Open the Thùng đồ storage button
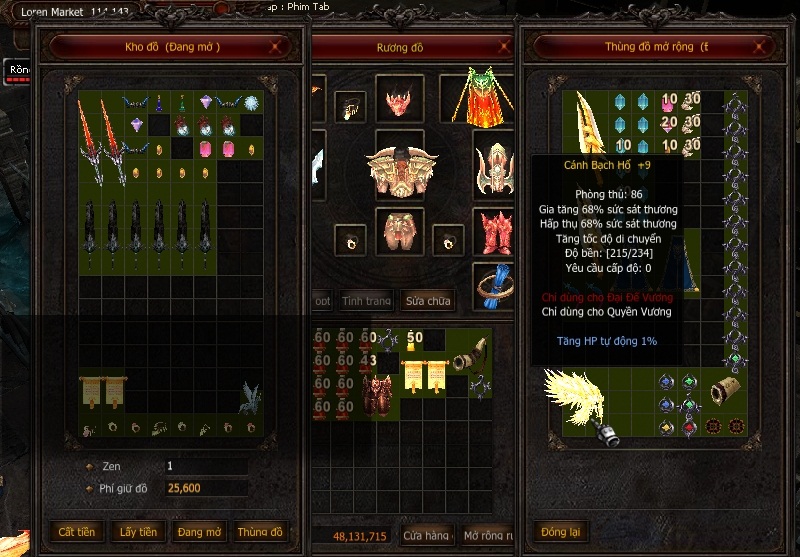This screenshot has width=800, height=557. tap(262, 532)
